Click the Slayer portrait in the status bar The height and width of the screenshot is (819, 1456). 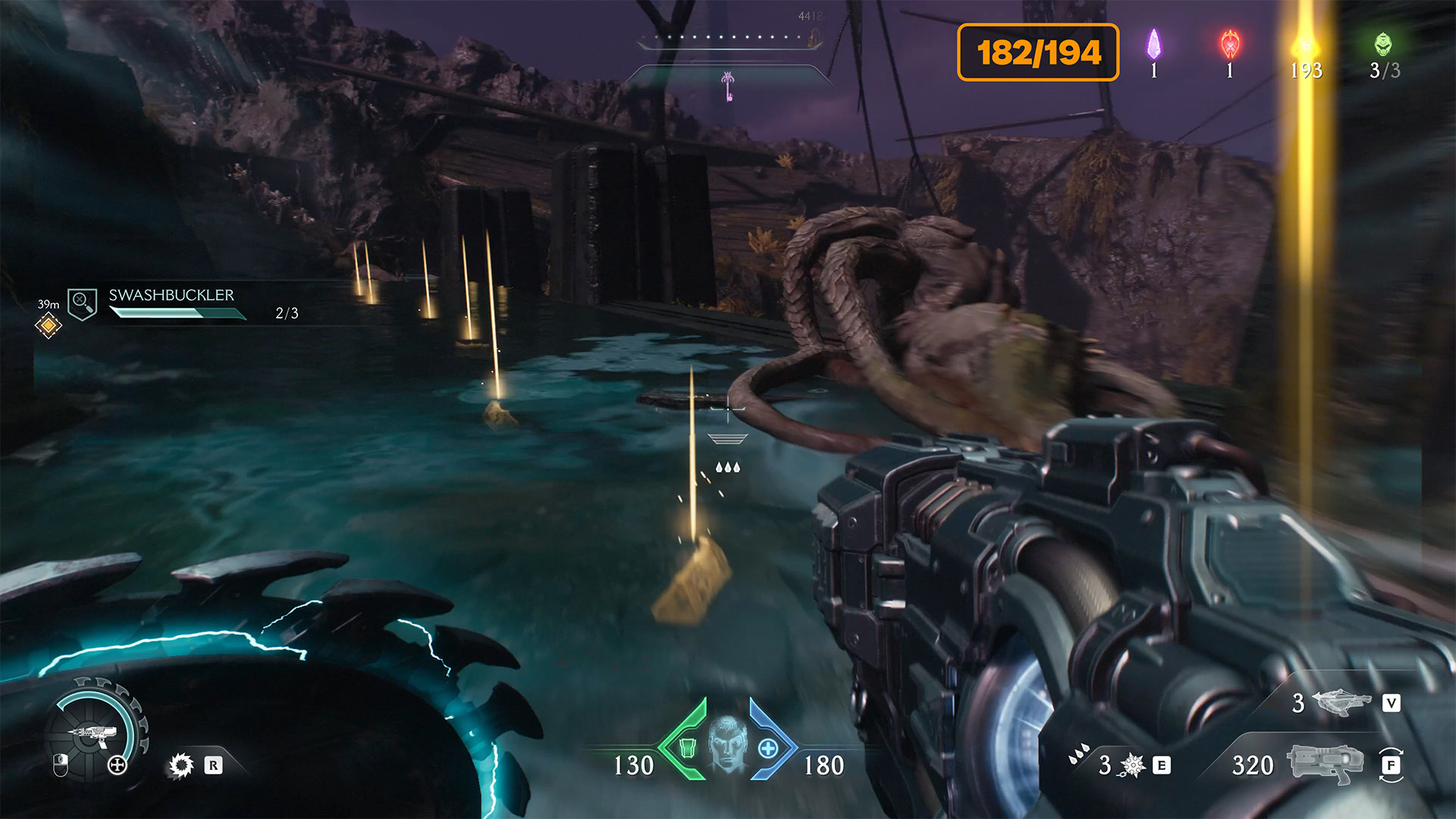[x=727, y=745]
